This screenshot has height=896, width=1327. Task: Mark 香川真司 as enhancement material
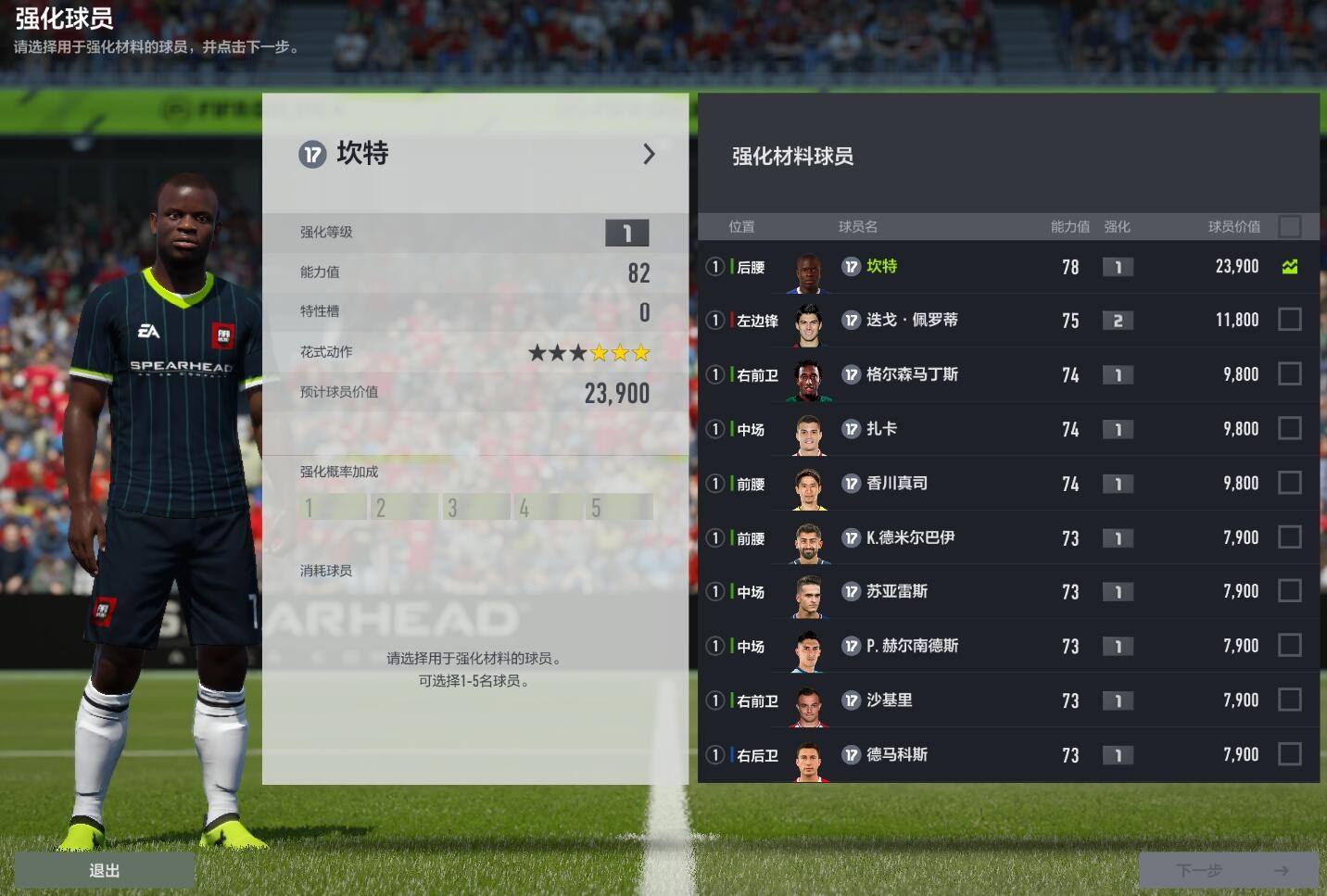pyautogui.click(x=1289, y=483)
